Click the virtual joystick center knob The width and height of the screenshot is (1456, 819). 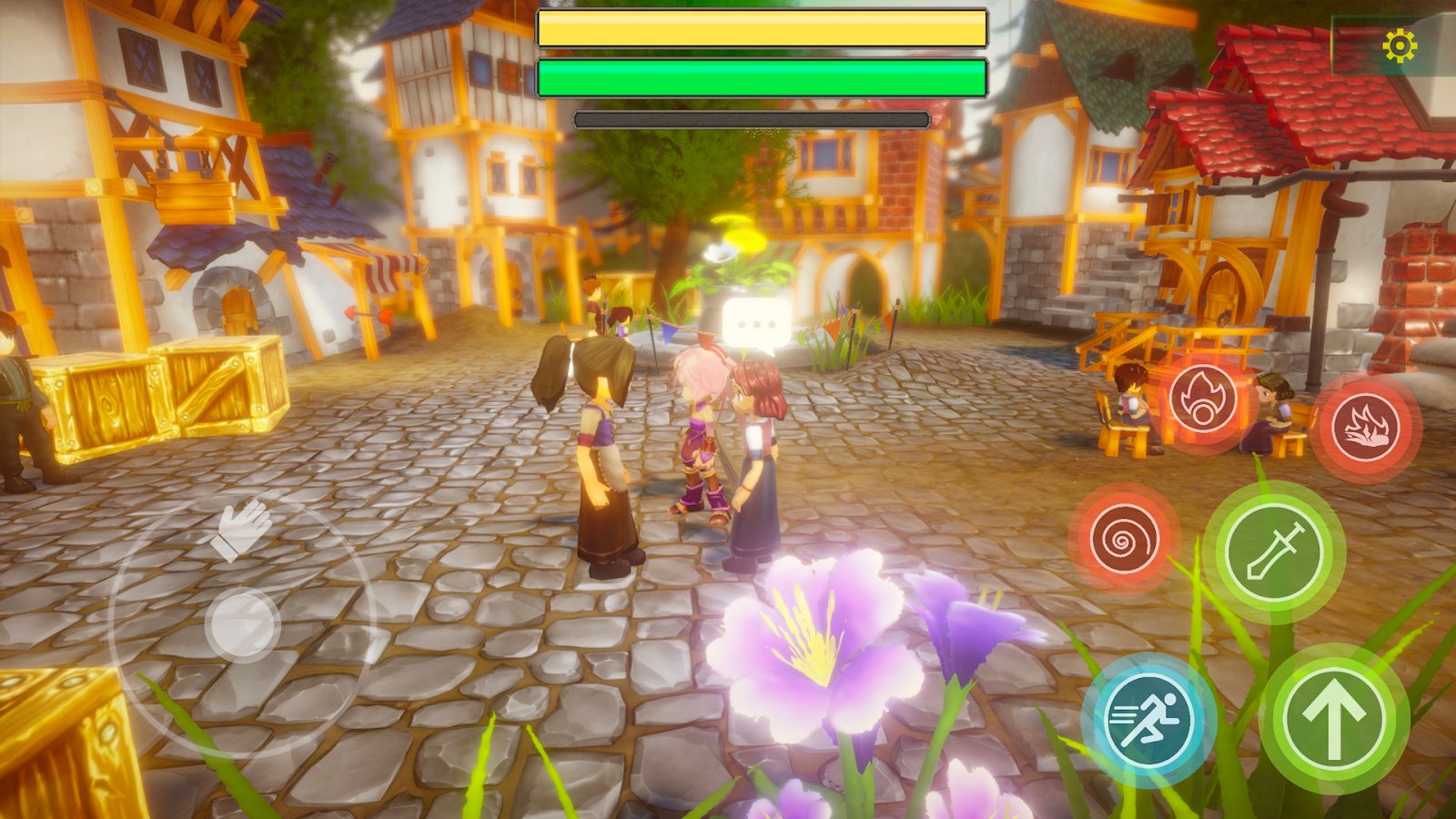coord(242,623)
